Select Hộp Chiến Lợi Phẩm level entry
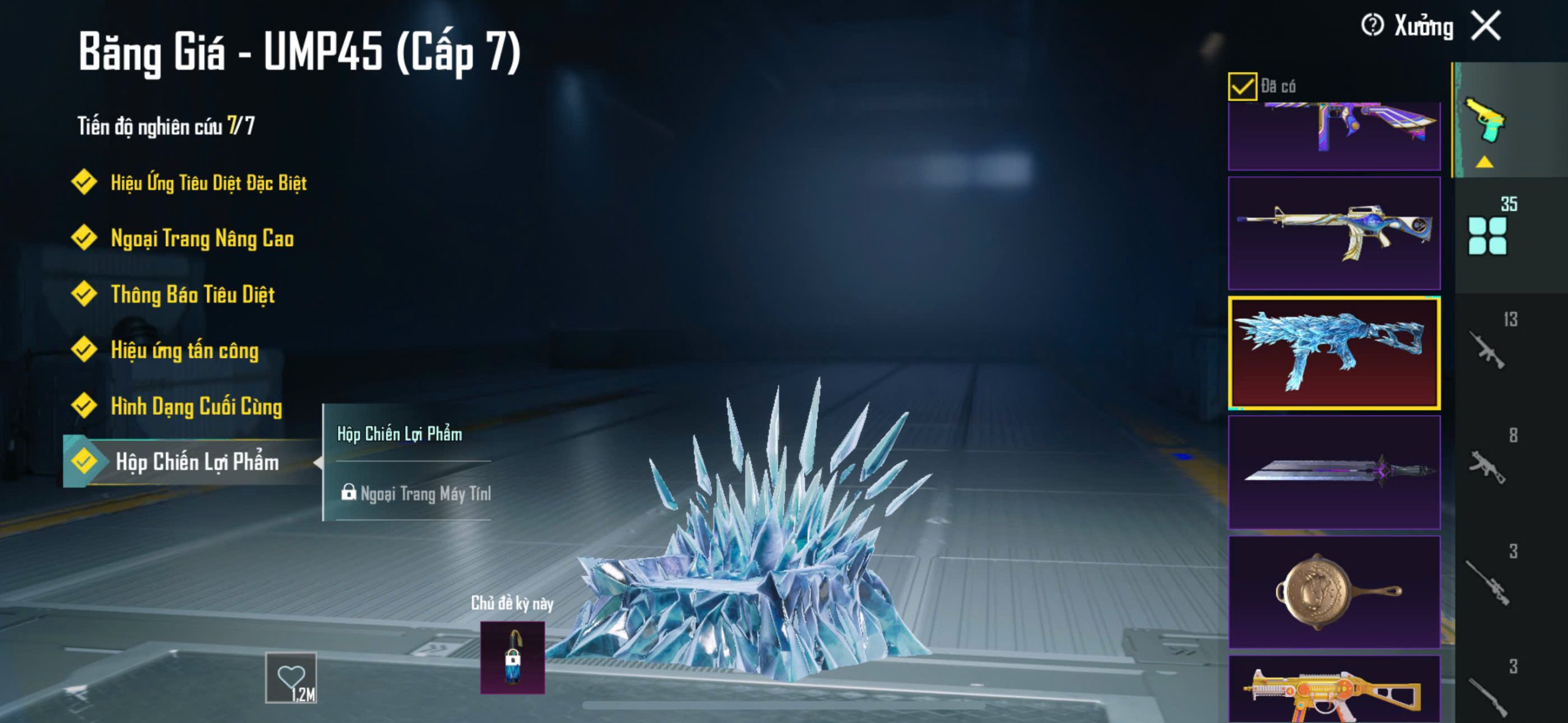 click(x=196, y=462)
